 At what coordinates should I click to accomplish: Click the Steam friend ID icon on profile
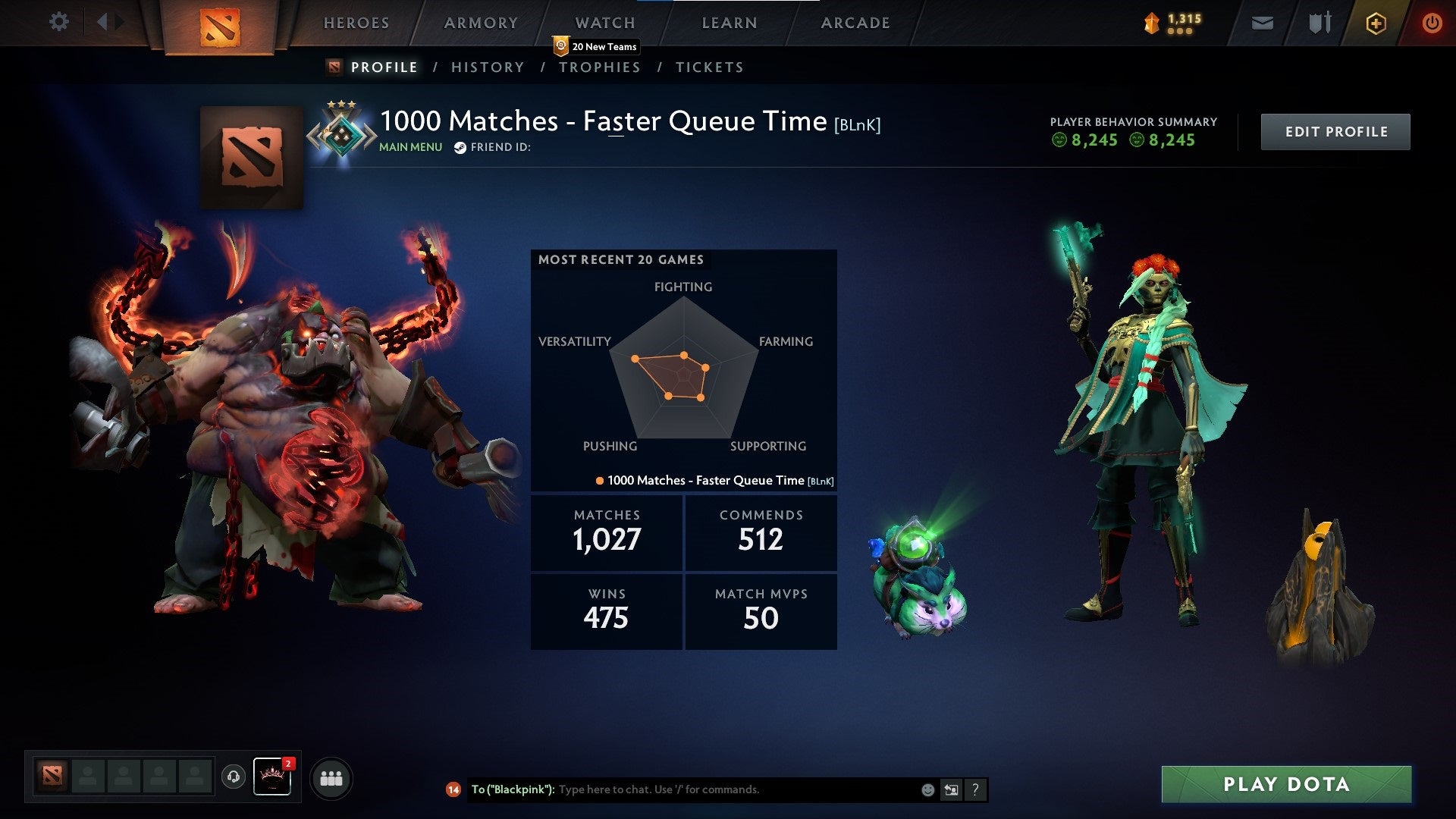point(459,147)
